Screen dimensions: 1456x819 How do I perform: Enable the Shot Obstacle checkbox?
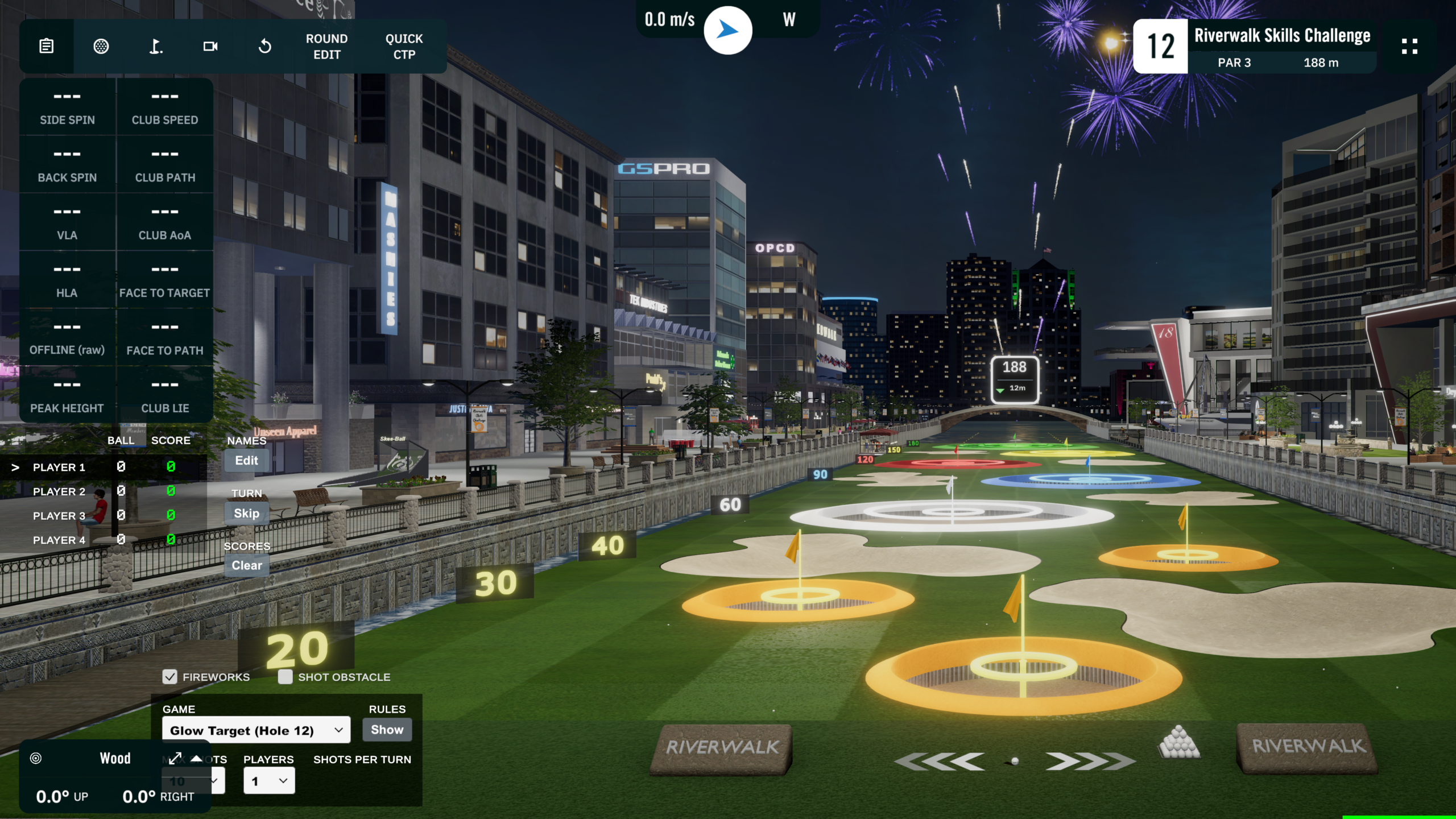click(x=286, y=677)
